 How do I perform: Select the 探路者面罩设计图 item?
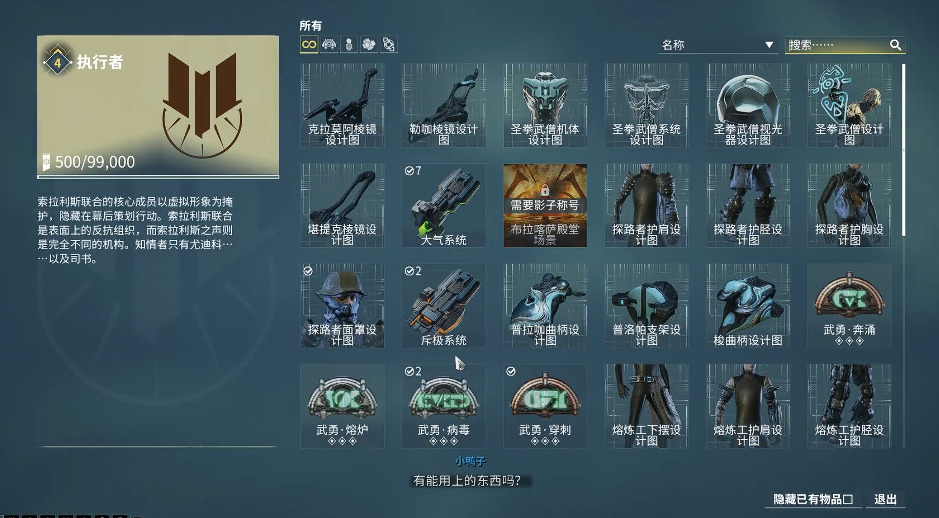(342, 306)
